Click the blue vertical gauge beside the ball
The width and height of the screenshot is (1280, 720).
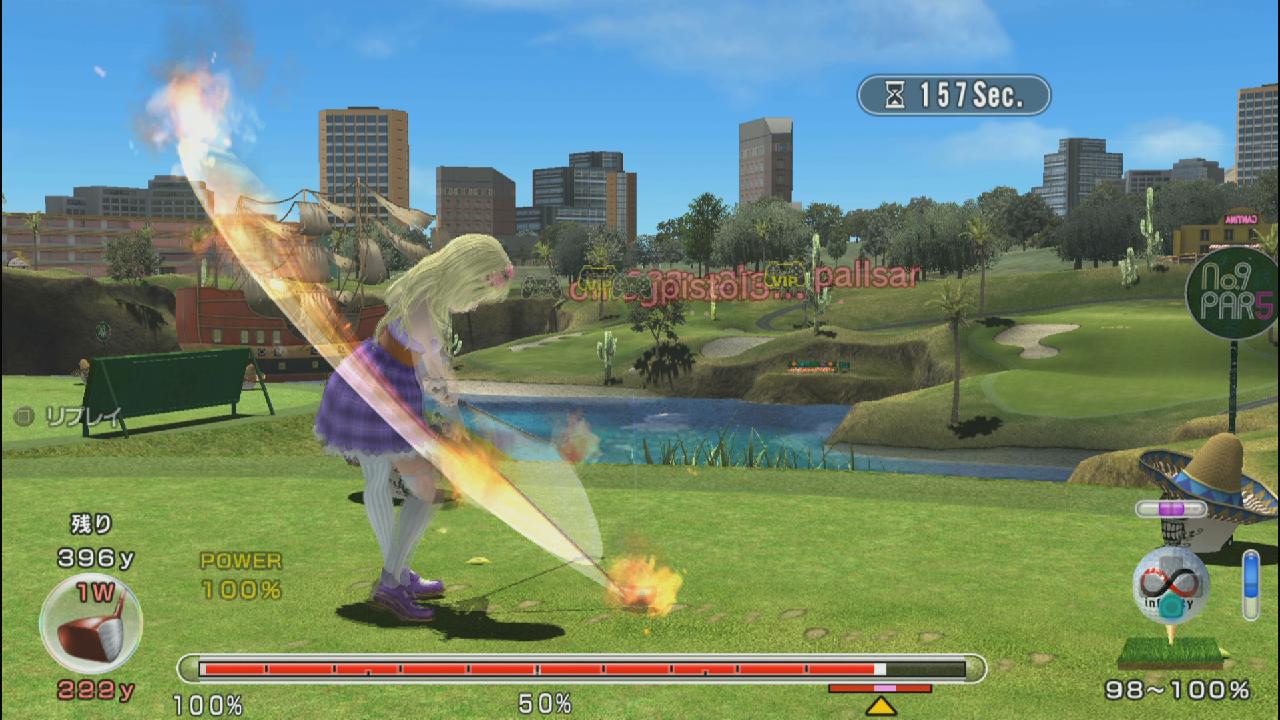pyautogui.click(x=1250, y=585)
